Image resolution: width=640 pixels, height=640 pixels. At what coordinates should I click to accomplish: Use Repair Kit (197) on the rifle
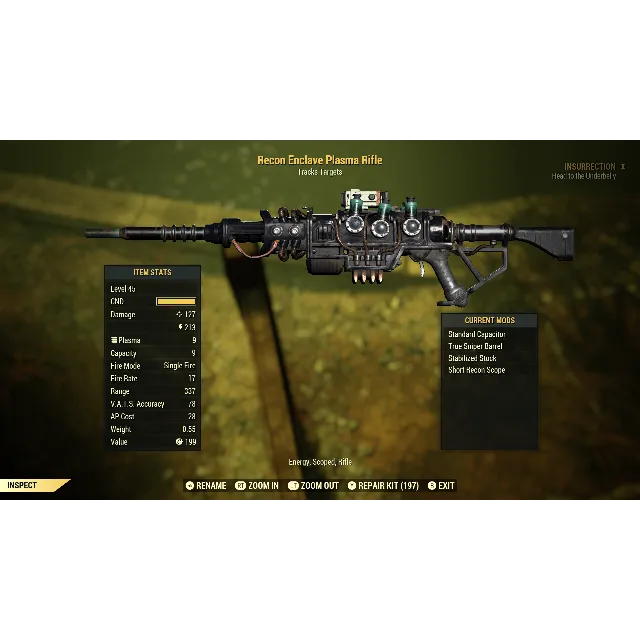(x=383, y=486)
